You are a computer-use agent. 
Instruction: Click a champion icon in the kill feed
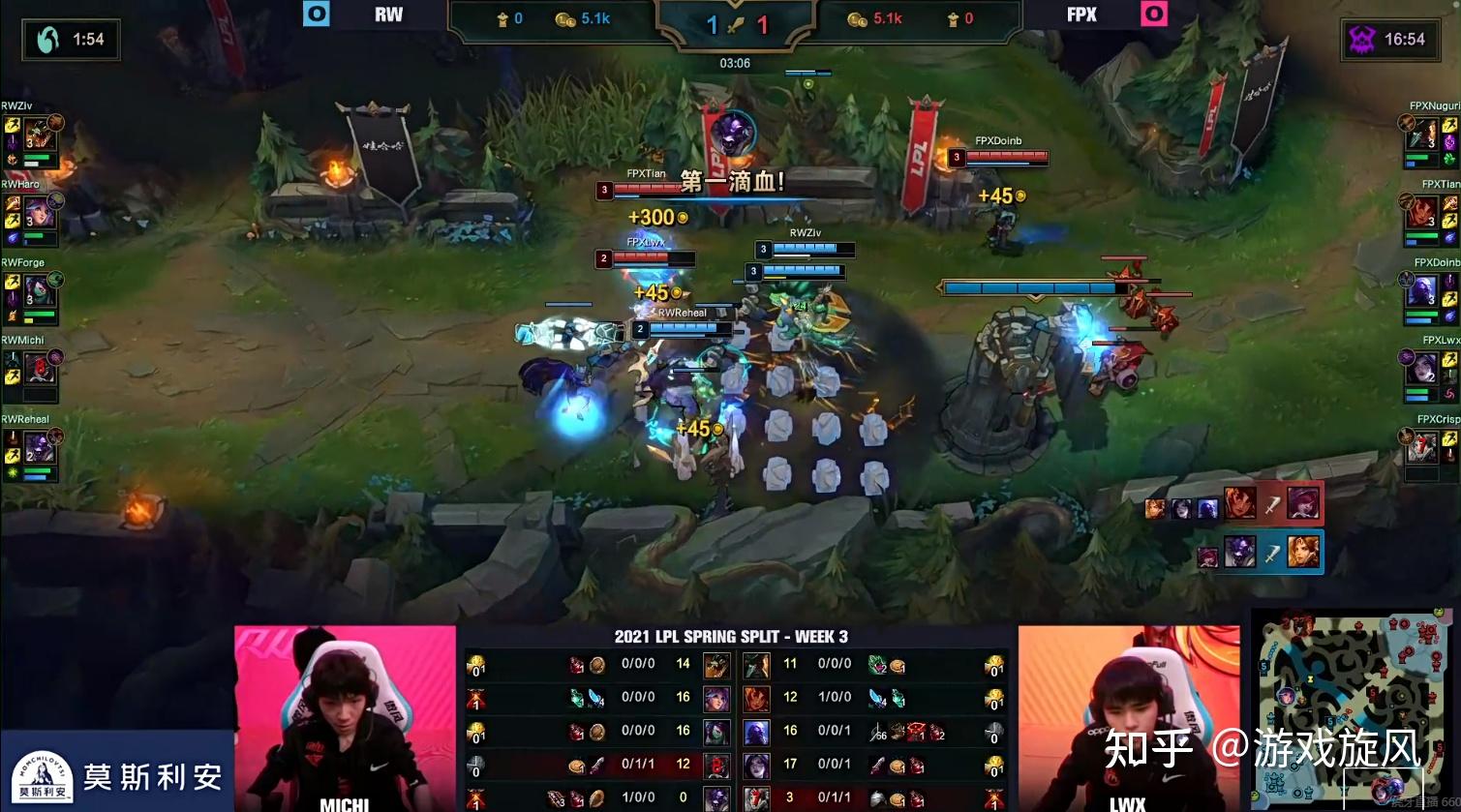tap(1240, 504)
